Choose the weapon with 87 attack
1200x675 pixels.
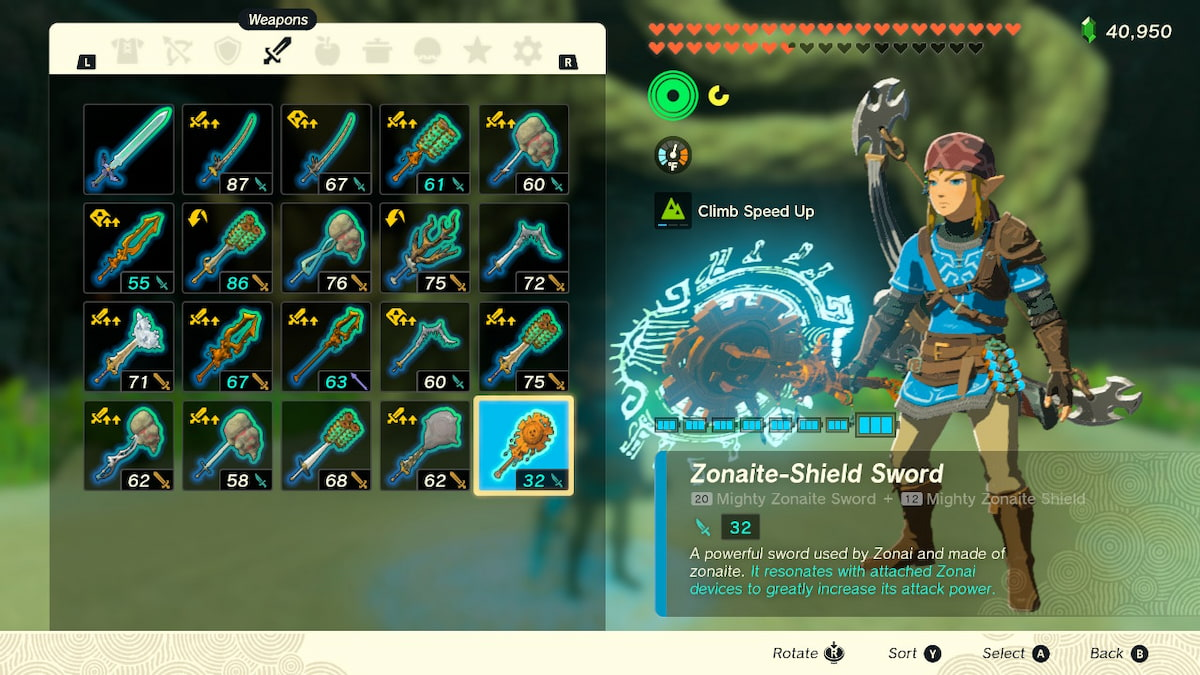[x=227, y=149]
